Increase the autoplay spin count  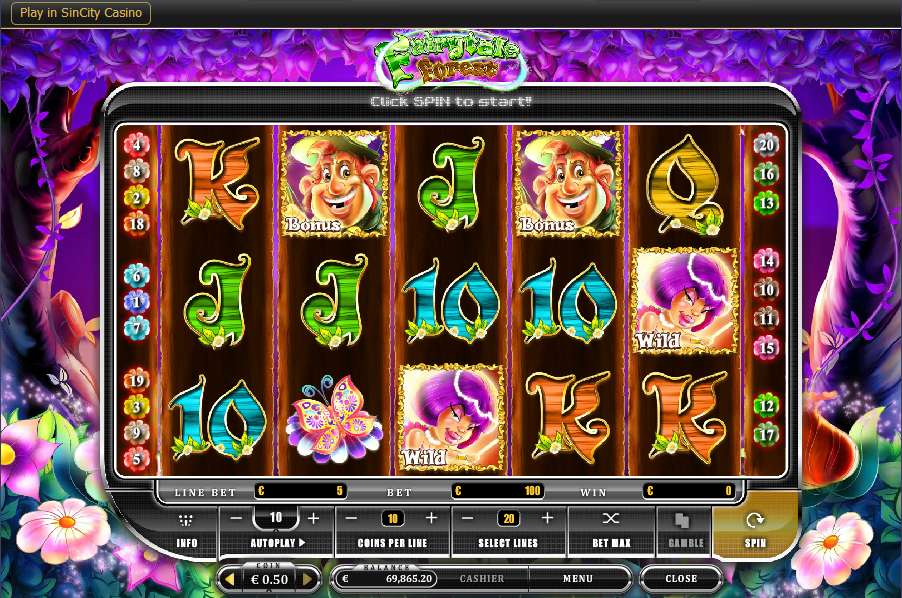pyautogui.click(x=313, y=518)
